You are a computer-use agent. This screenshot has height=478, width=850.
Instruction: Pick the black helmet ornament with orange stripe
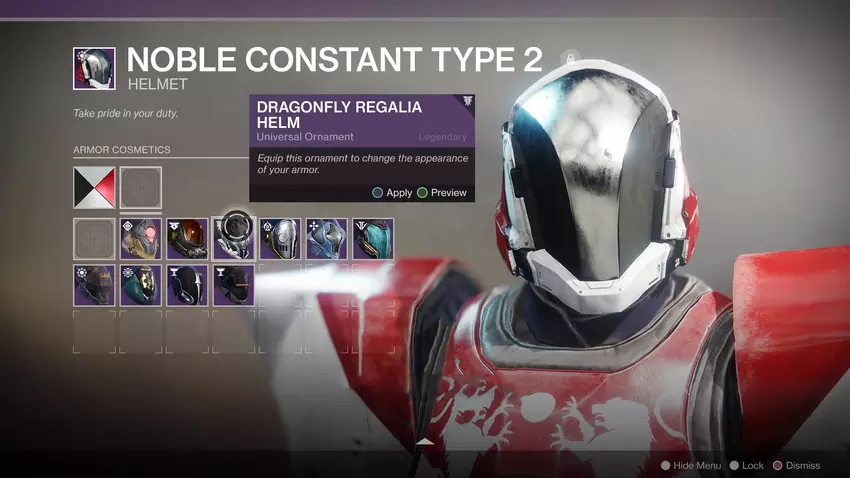[234, 285]
